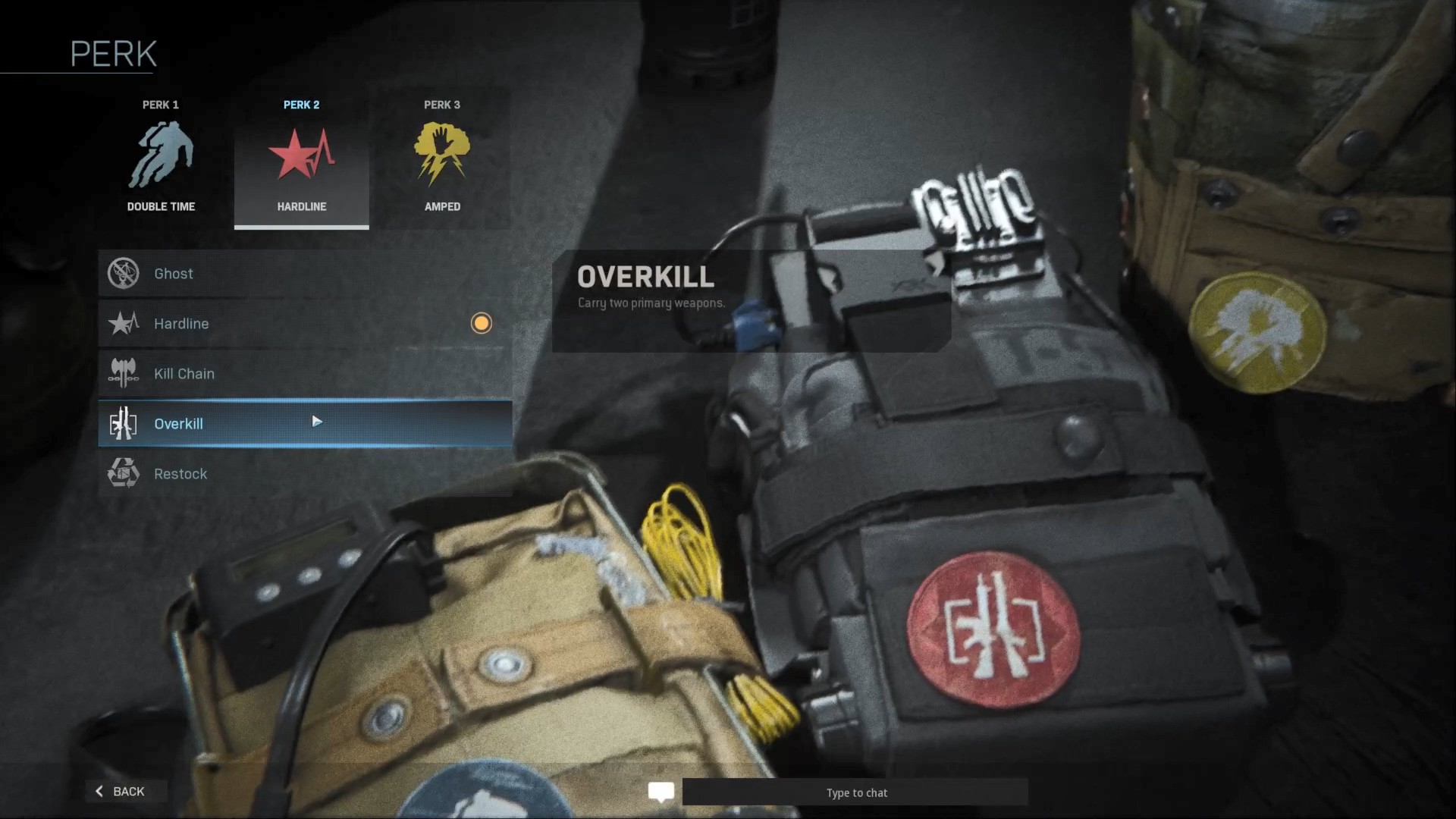Click the Type to chat box
This screenshot has height=819, width=1456.
(x=855, y=792)
